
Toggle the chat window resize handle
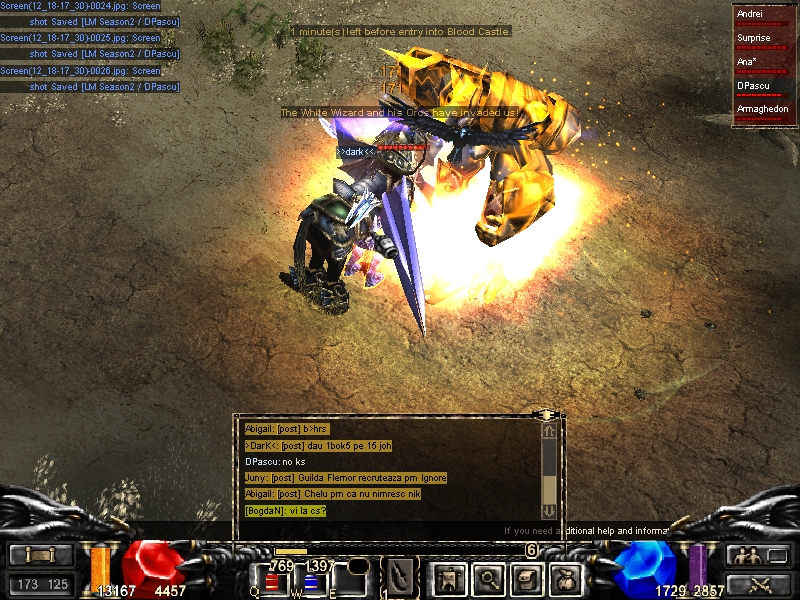[546, 414]
